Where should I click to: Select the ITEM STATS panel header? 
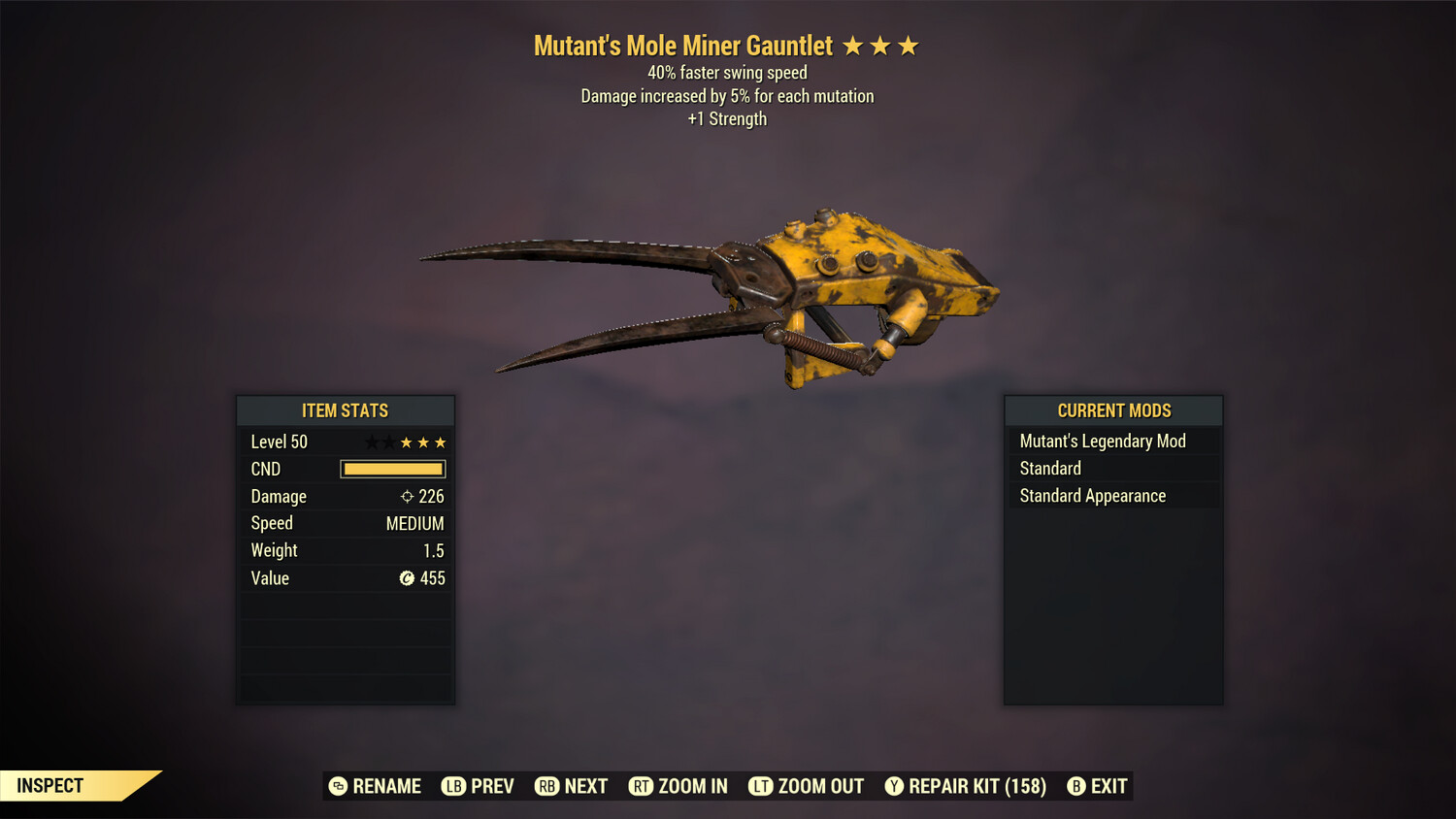346,410
